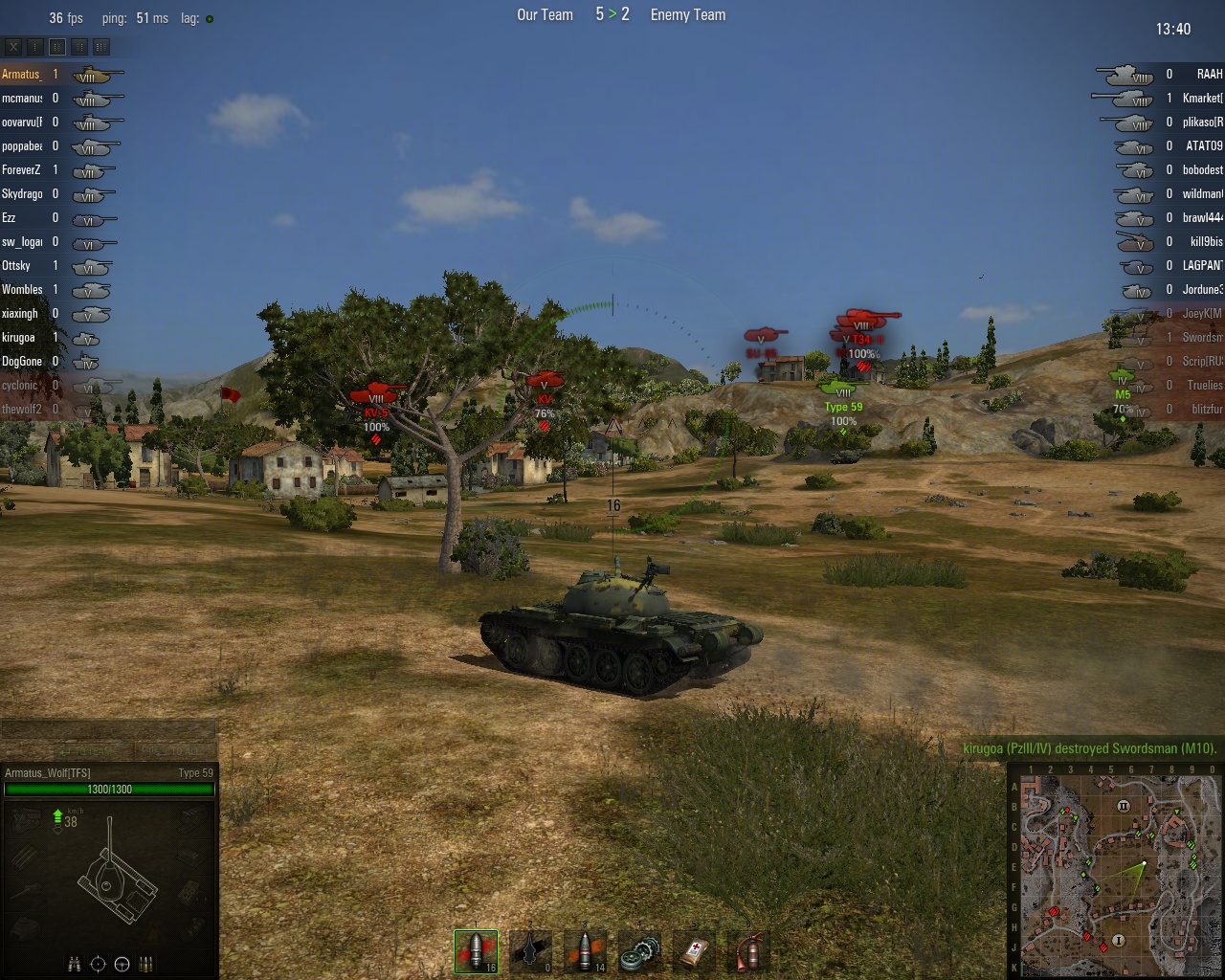
Task: Click the Enemy Team header
Action: point(687,14)
